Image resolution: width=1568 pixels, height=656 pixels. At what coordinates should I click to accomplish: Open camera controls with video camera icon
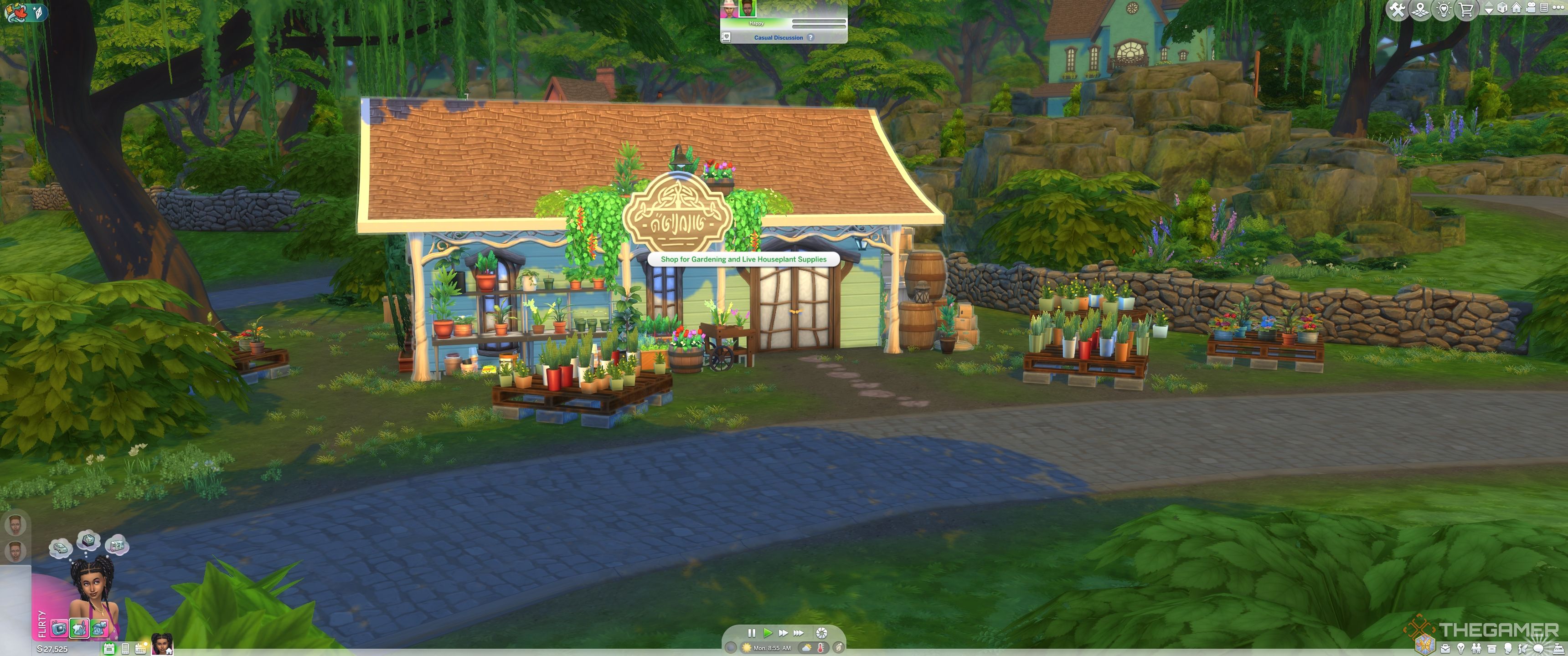coord(1531,8)
